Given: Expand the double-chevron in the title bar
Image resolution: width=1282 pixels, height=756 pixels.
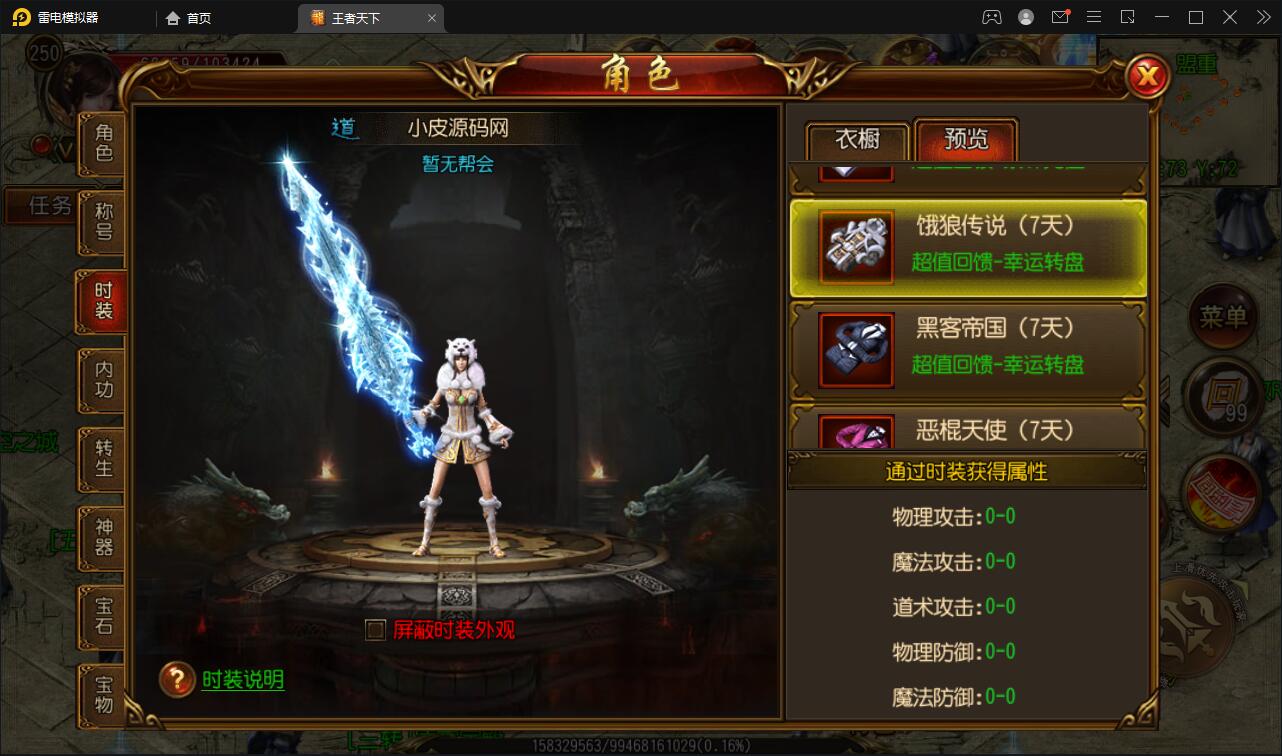Looking at the screenshot, I should click(1262, 16).
